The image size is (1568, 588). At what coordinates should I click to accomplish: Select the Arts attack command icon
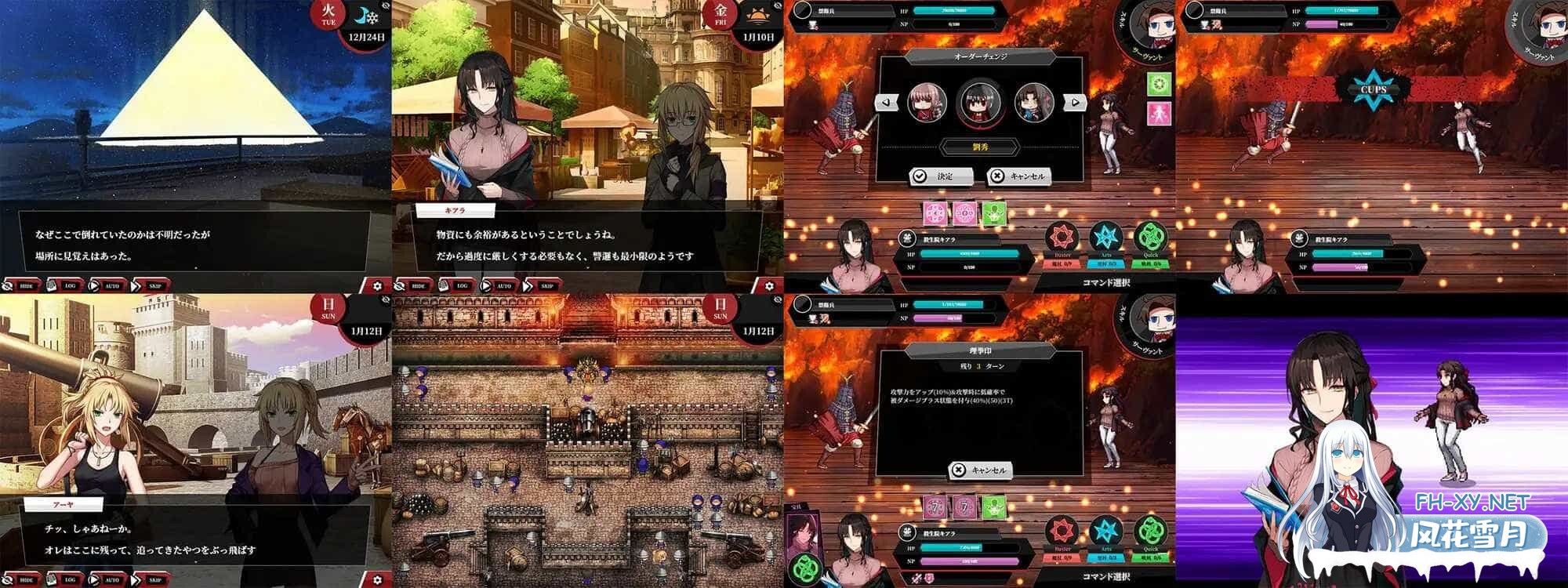[1105, 238]
